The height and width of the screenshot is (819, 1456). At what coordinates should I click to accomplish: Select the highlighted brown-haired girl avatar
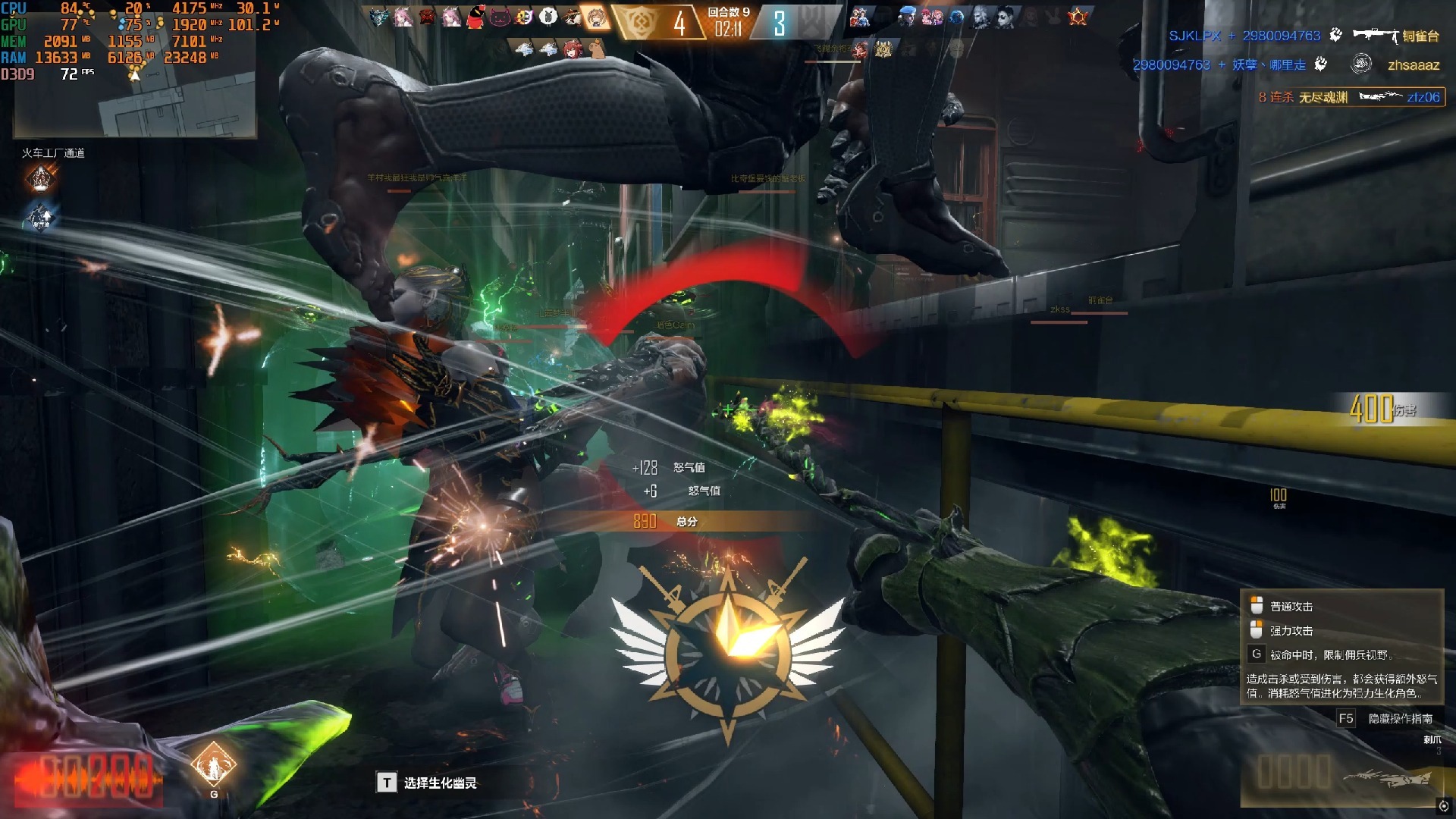pyautogui.click(x=596, y=17)
